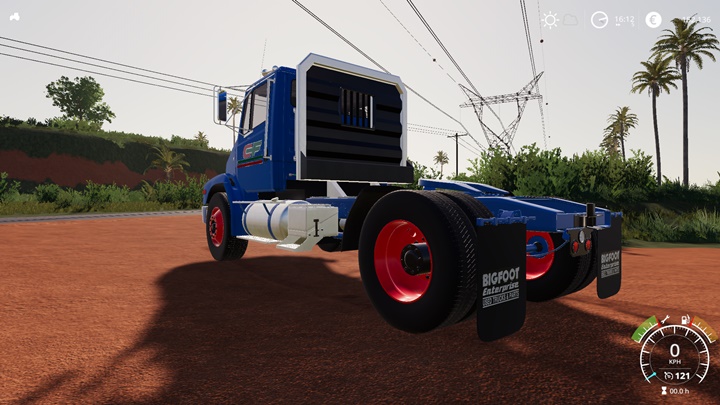Click the cloudy weather forecast icon

[x=571, y=19]
